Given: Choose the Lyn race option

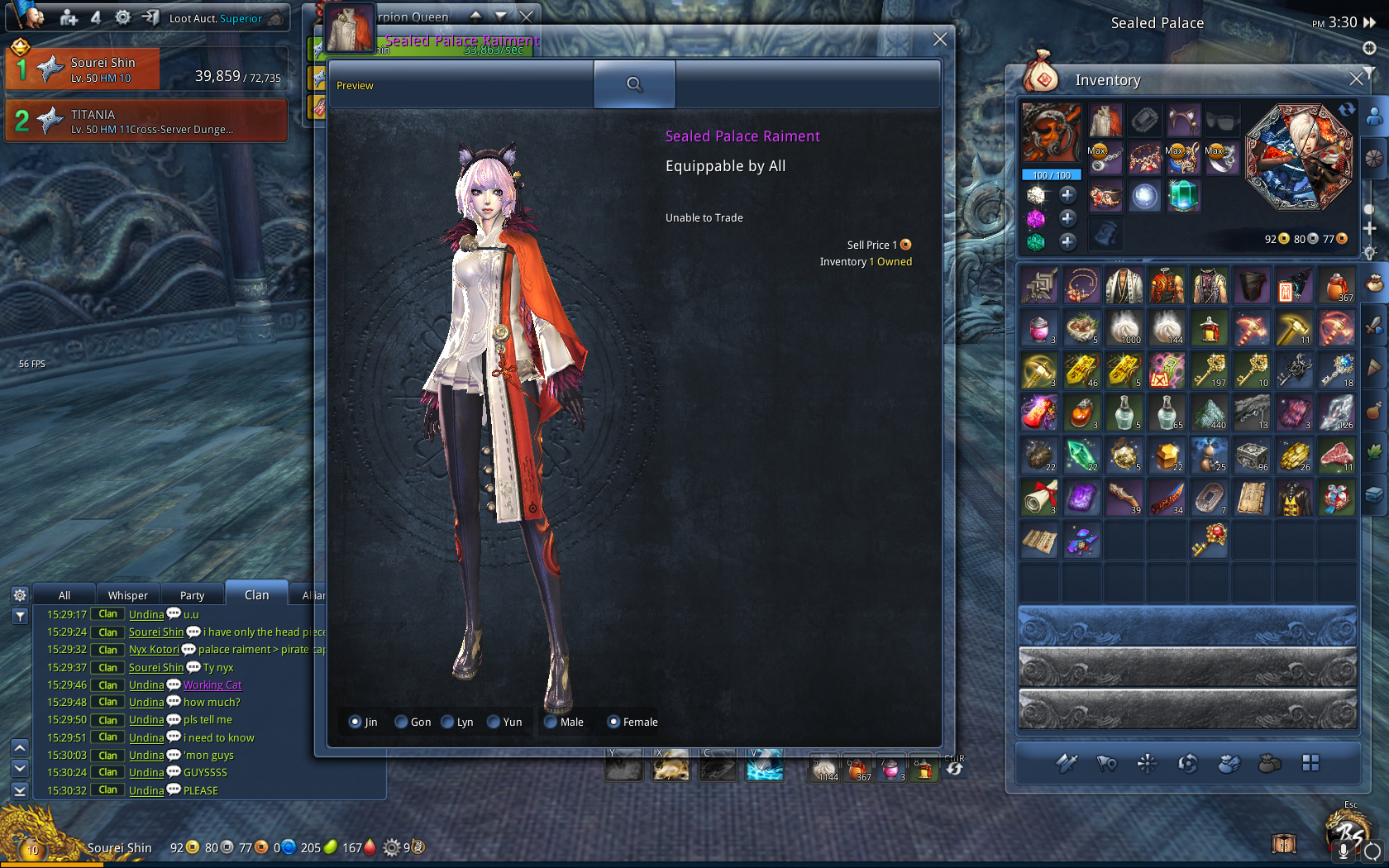Looking at the screenshot, I should pyautogui.click(x=448, y=722).
